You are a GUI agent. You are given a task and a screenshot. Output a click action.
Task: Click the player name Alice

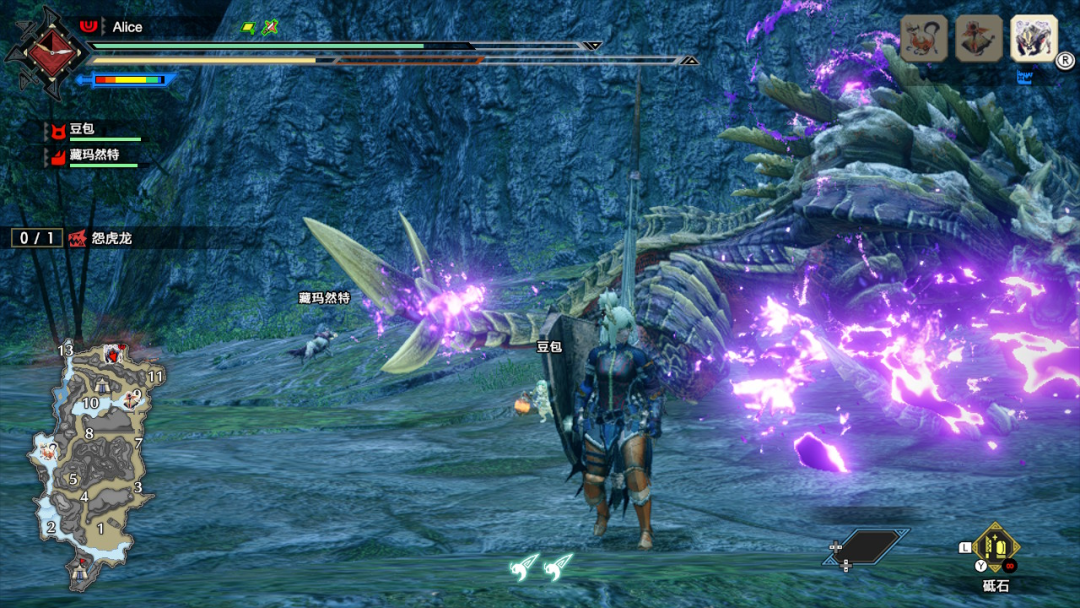click(127, 27)
